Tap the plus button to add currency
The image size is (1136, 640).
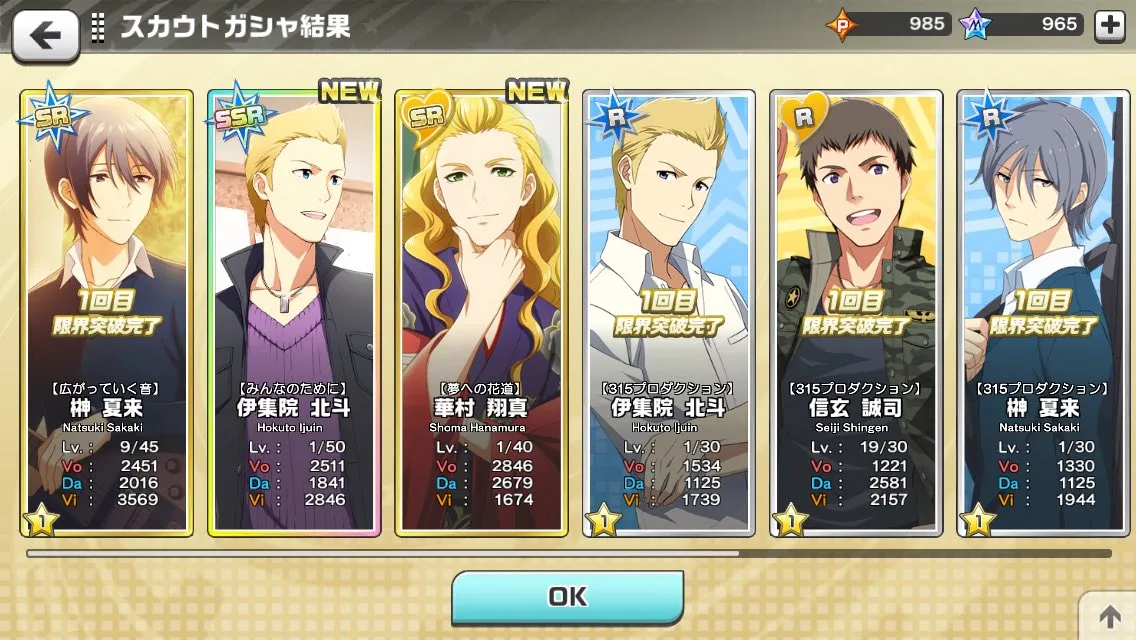(1110, 26)
